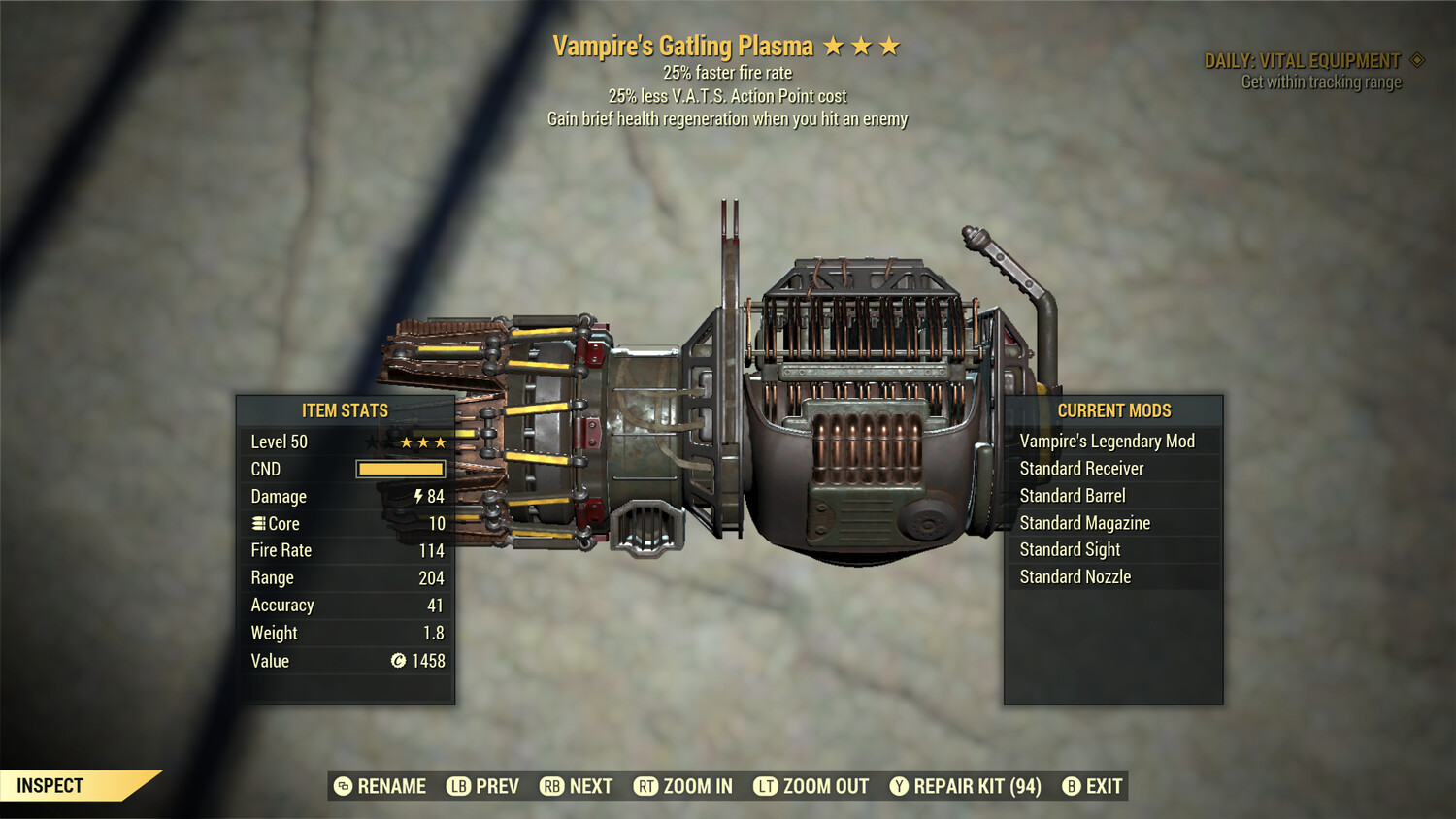1456x819 pixels.
Task: Click the RB Next controller icon
Action: coord(550,786)
